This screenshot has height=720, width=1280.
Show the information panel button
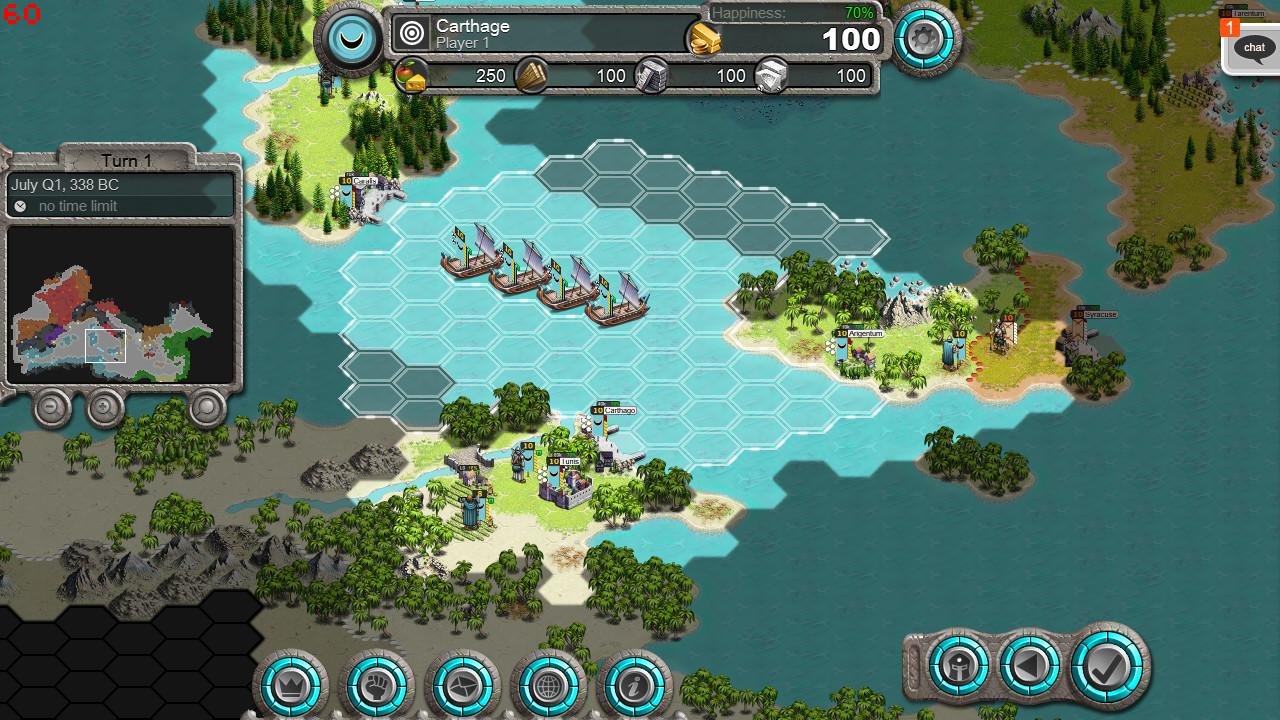coord(633,686)
